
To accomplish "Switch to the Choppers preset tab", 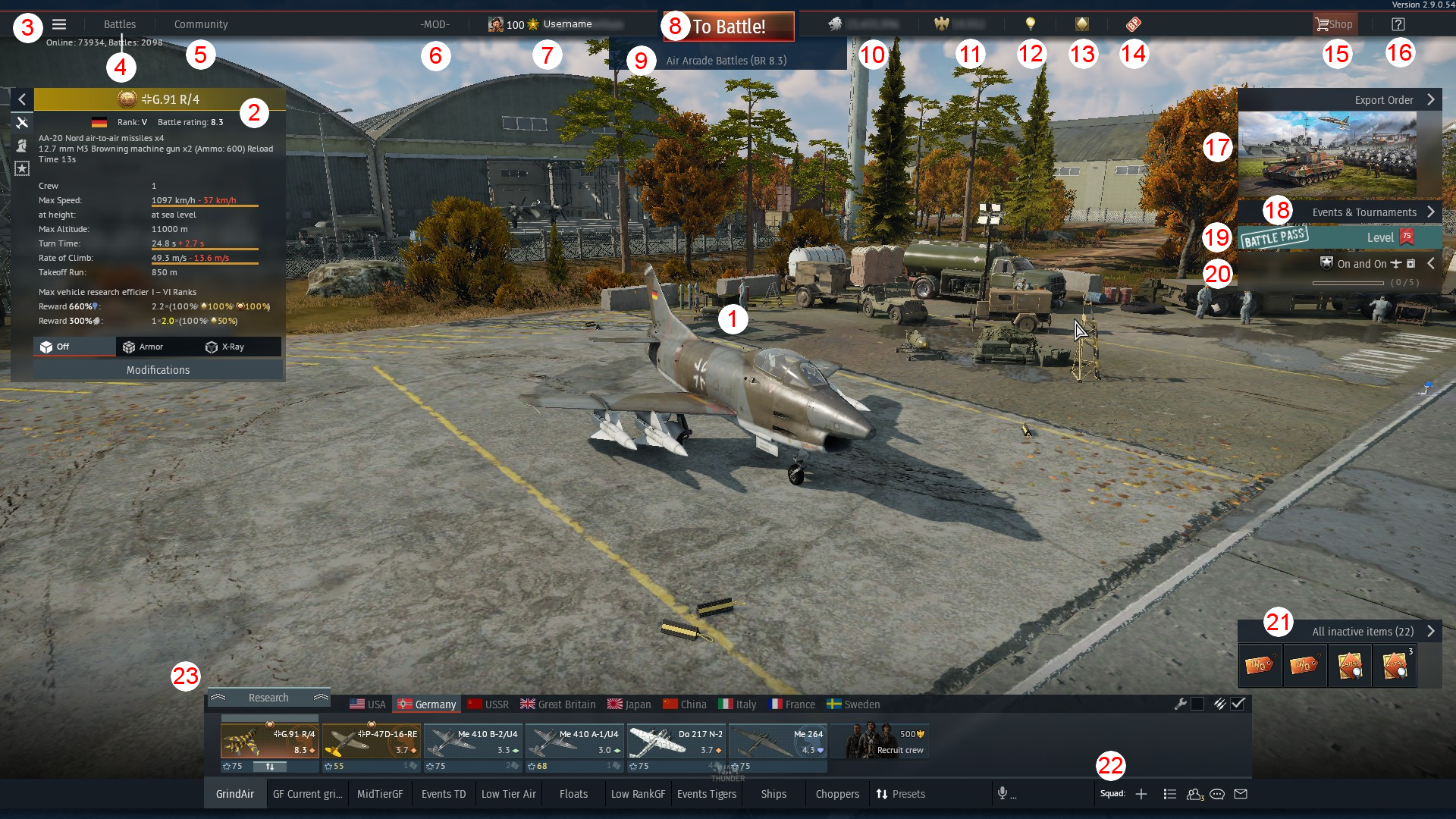I will [837, 794].
